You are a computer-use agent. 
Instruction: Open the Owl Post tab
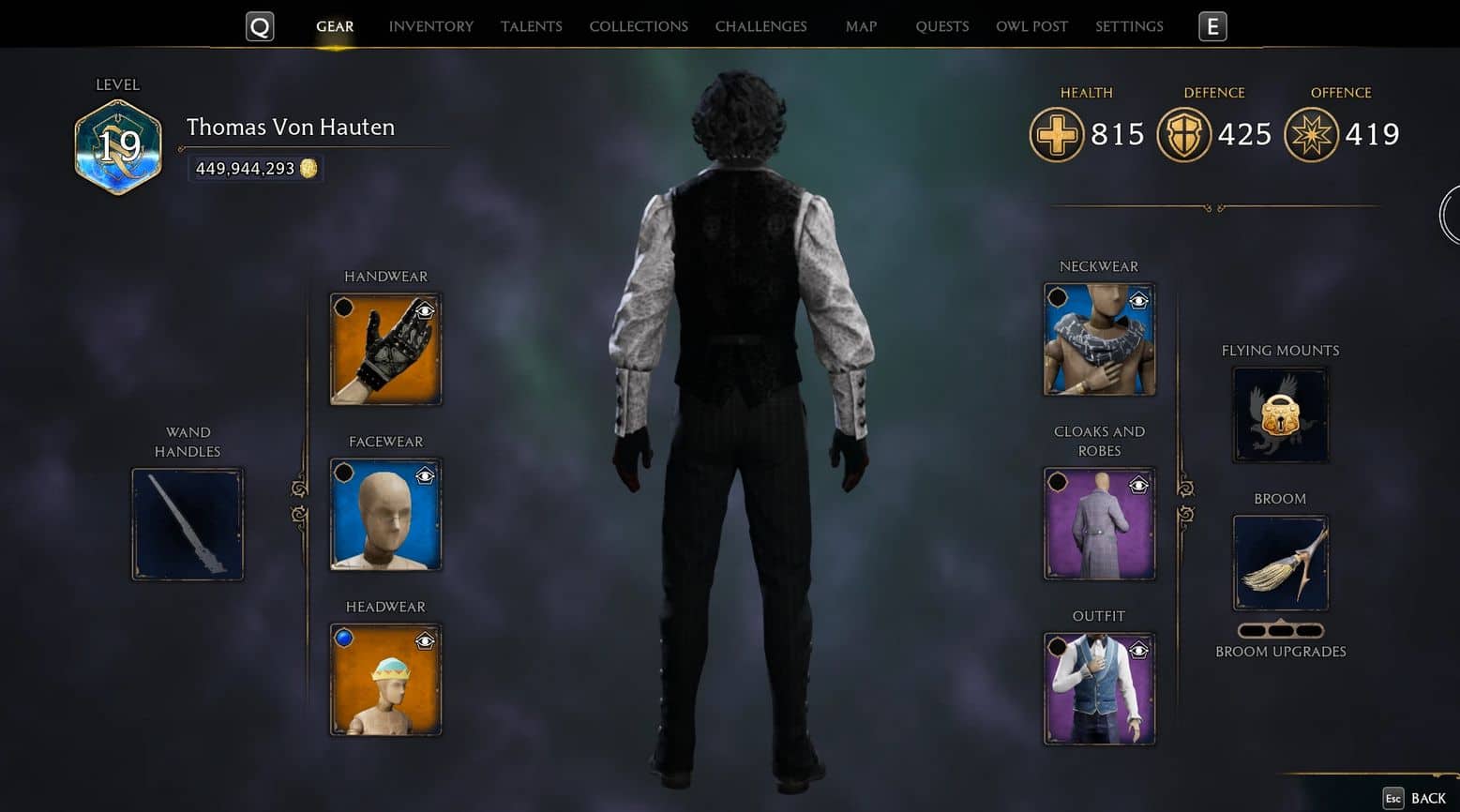click(1031, 26)
